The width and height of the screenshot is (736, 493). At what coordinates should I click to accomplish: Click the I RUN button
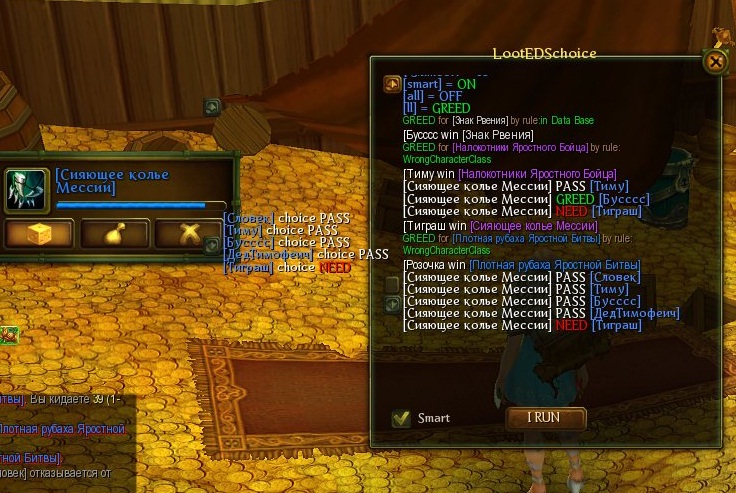pyautogui.click(x=543, y=417)
